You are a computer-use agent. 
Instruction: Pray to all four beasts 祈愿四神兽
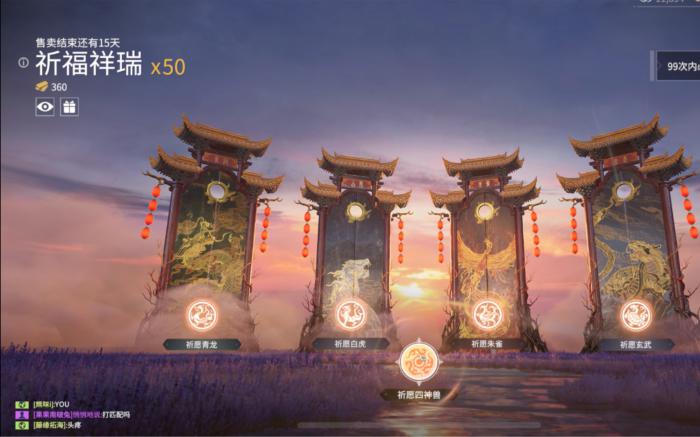418,364
